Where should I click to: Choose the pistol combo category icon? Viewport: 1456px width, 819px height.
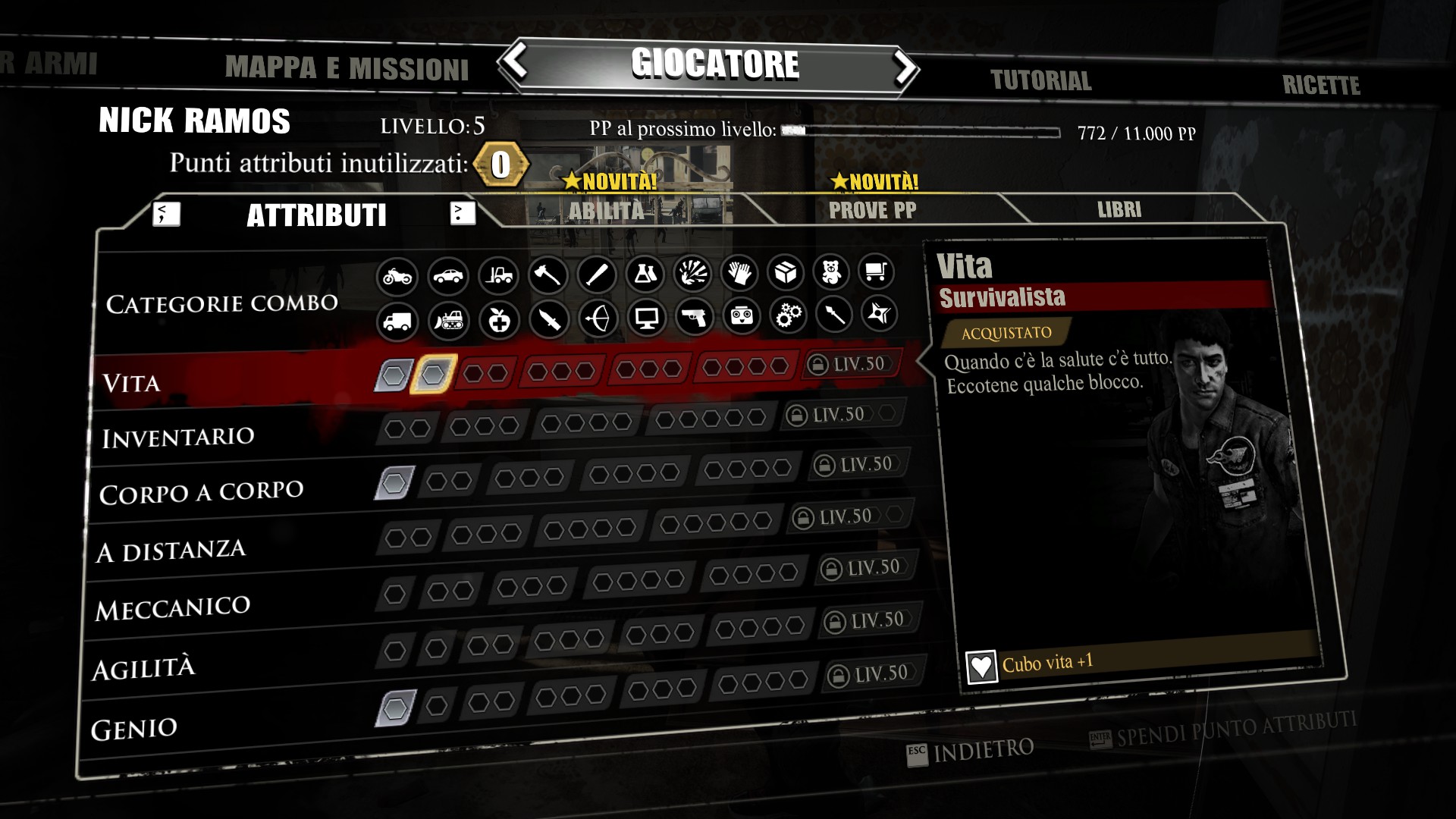[x=694, y=317]
